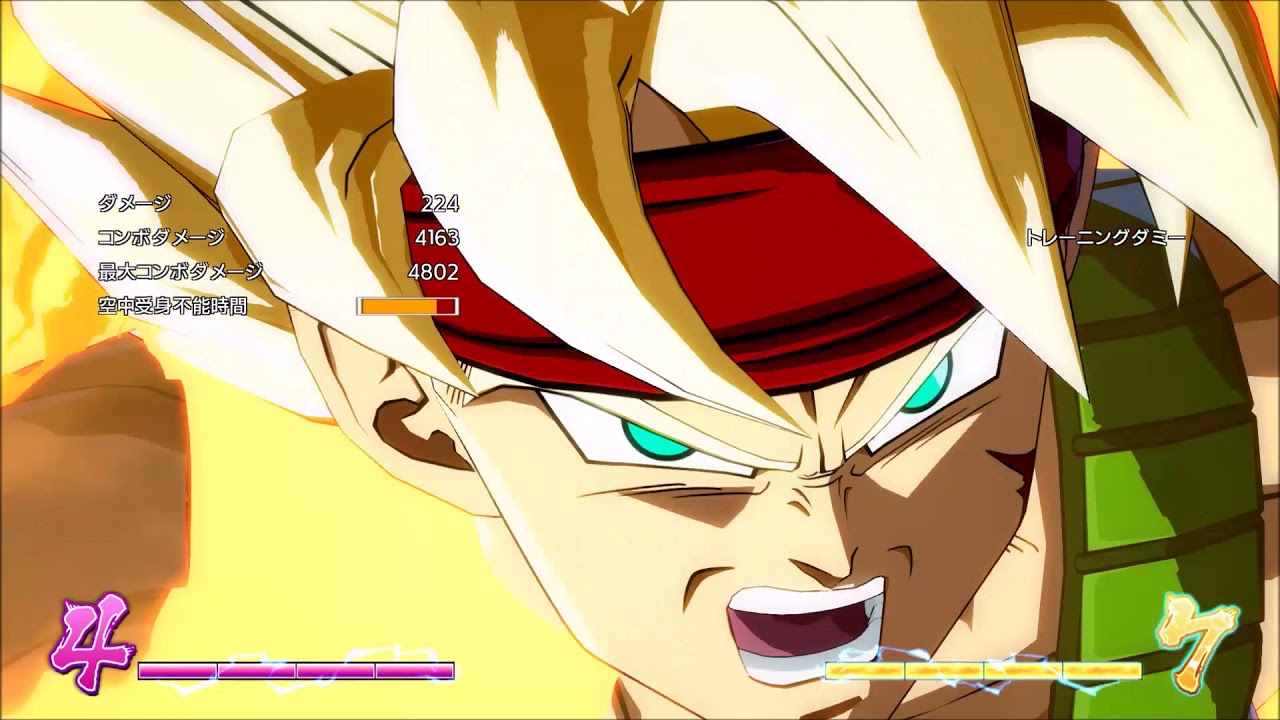
Task: Click the rightmost sparking Ki bar segment
Action: [1100, 669]
